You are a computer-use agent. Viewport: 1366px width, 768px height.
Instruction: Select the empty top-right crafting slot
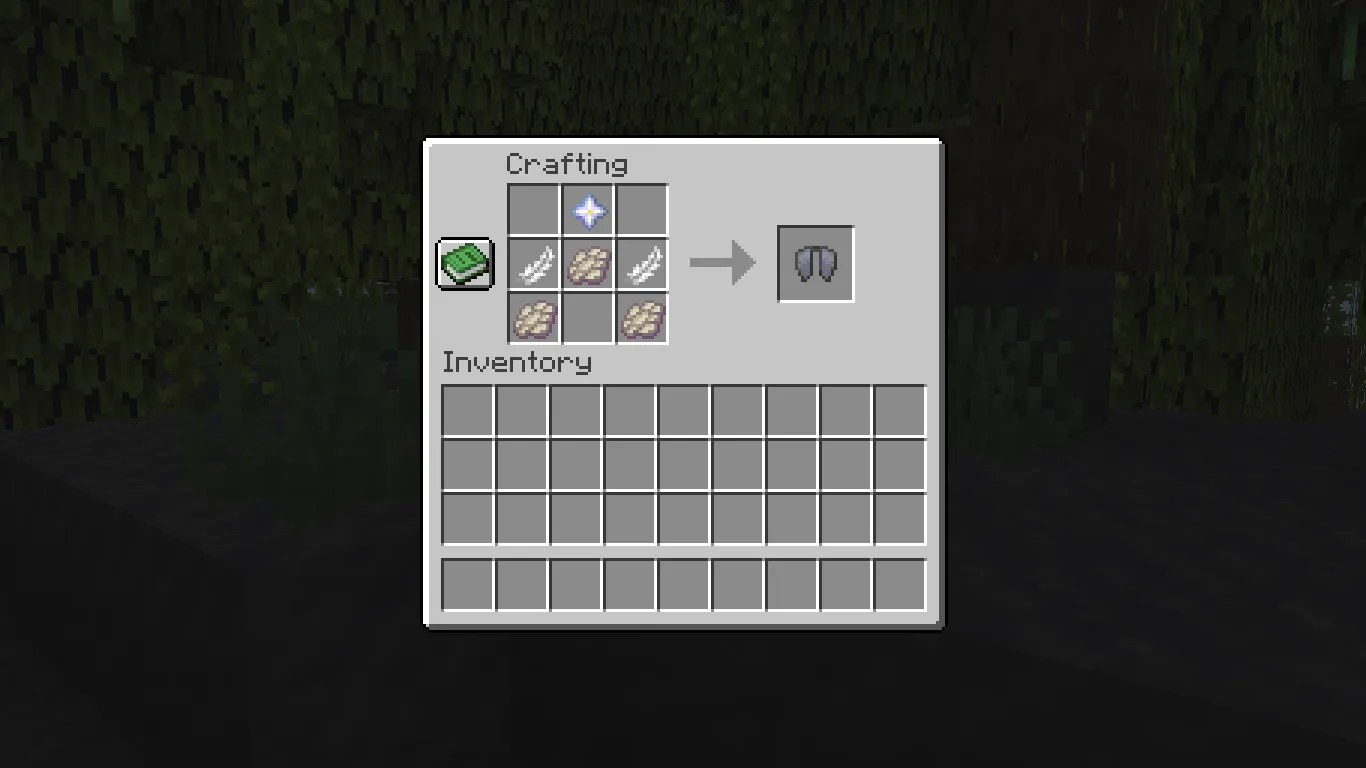pos(642,211)
